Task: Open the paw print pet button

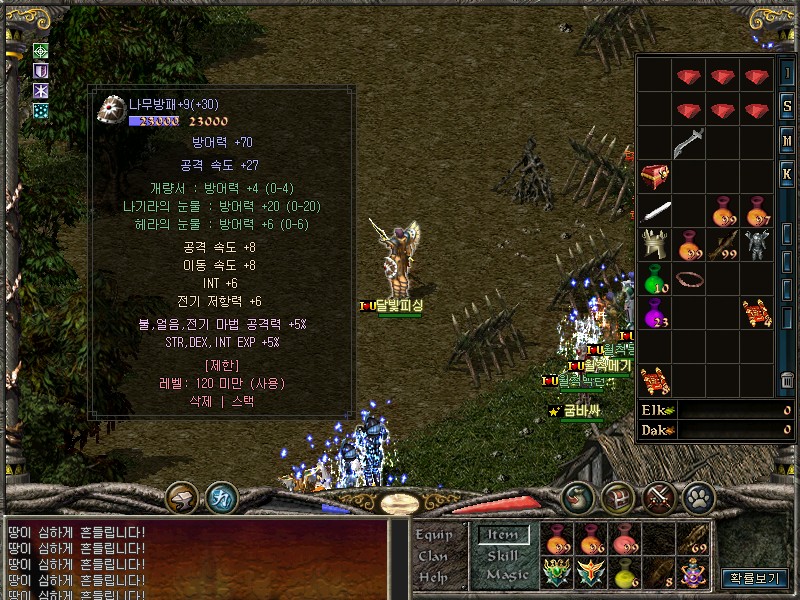Action: pyautogui.click(x=697, y=496)
